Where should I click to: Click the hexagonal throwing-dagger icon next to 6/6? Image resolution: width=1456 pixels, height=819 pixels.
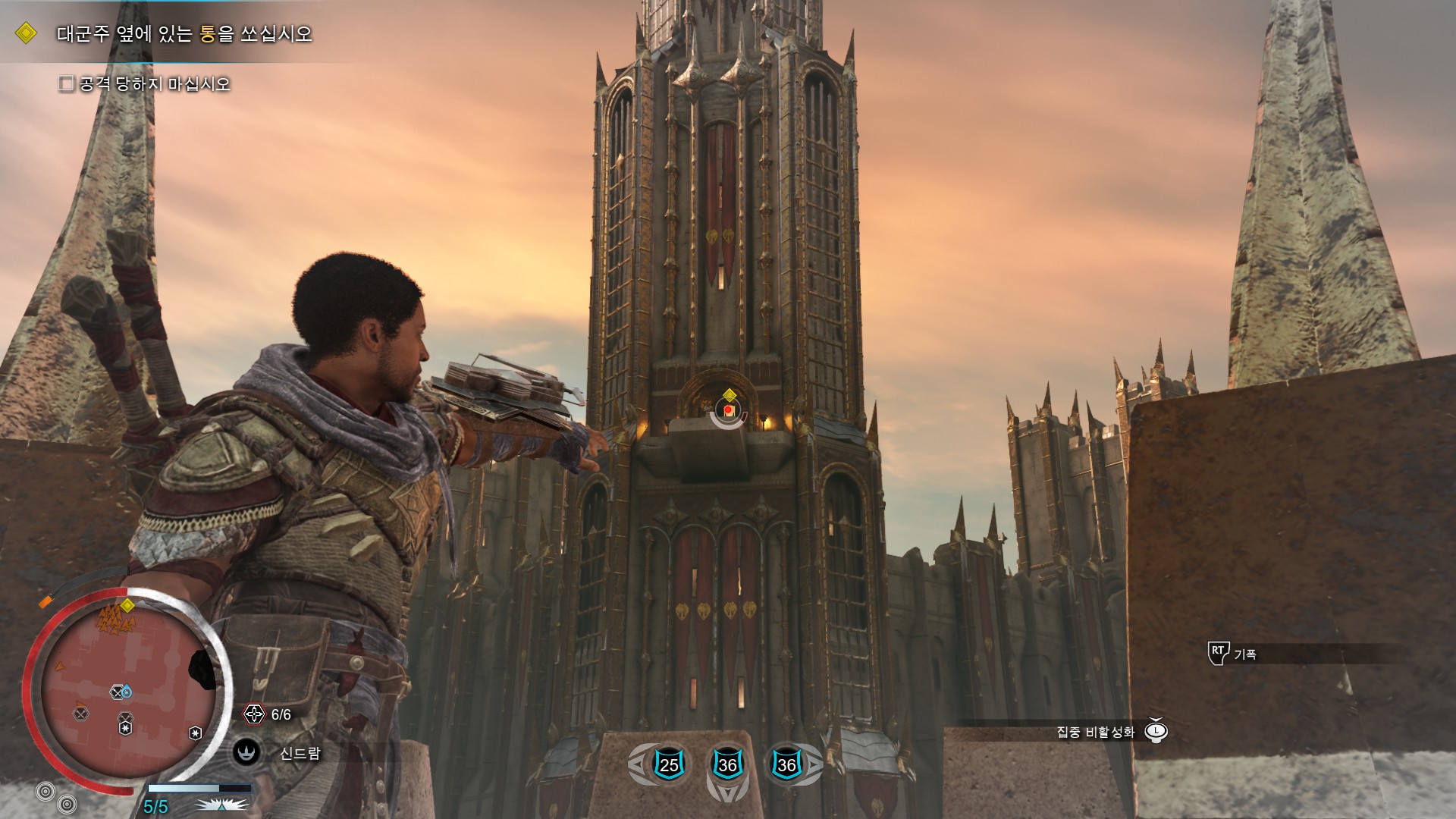tap(254, 714)
